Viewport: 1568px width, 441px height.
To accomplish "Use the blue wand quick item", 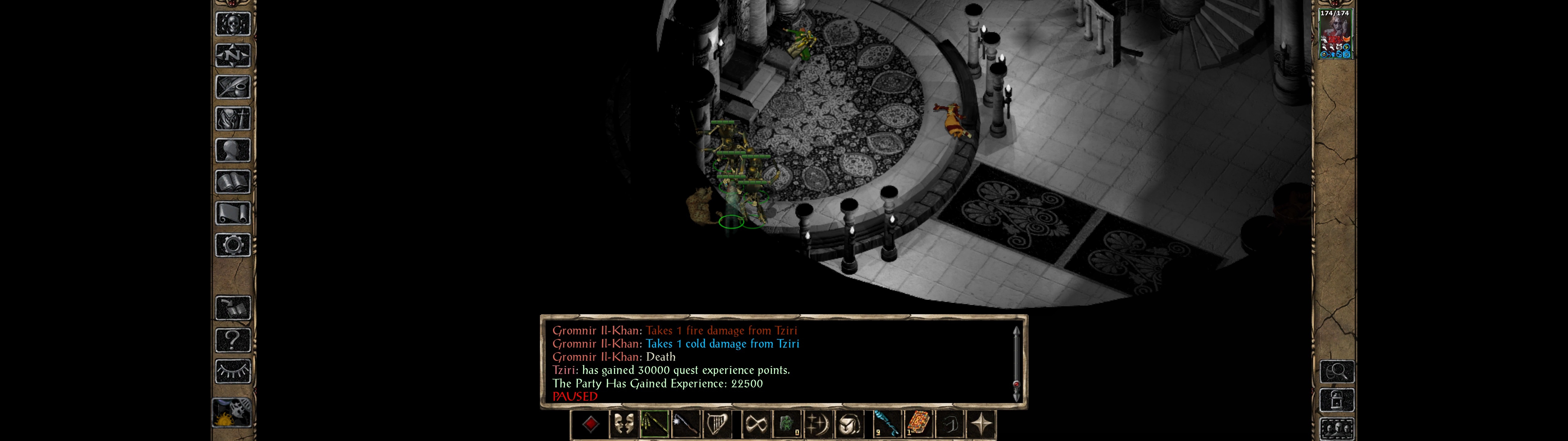I will (x=886, y=424).
